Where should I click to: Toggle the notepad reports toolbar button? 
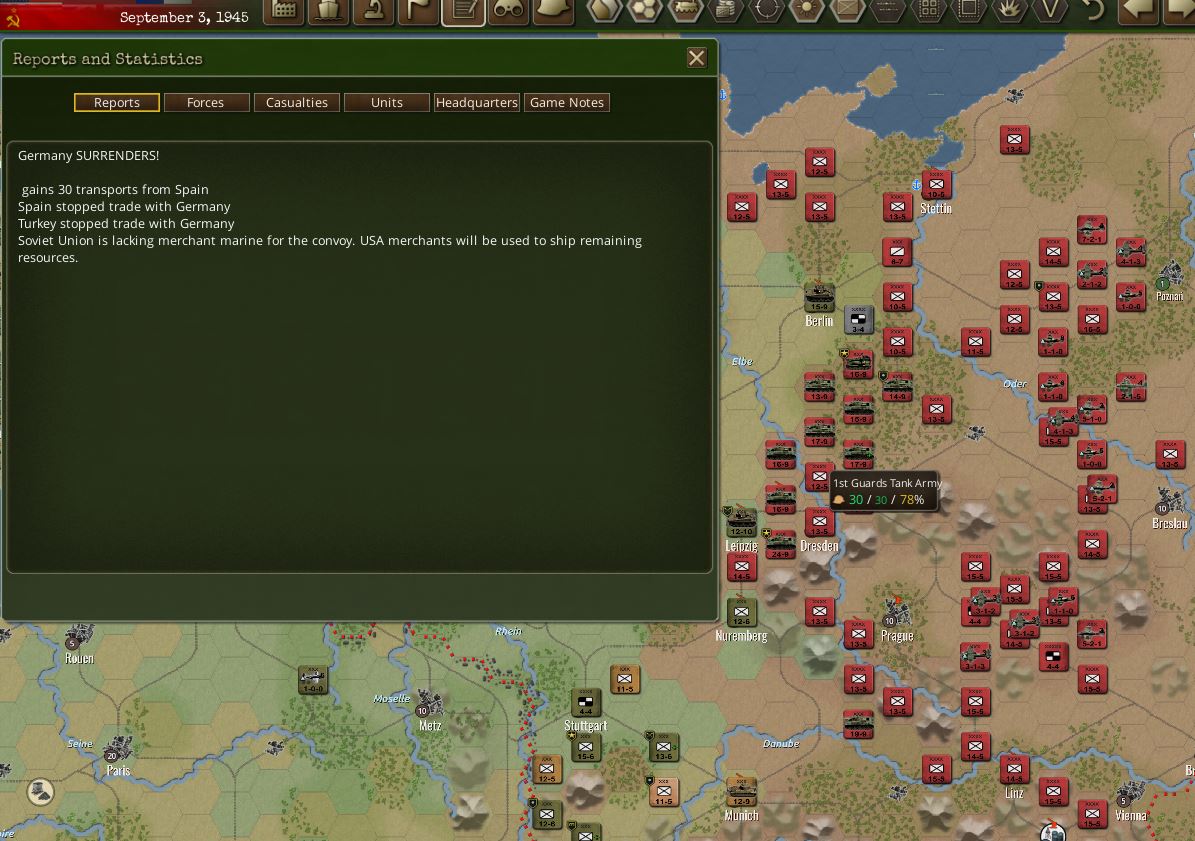pyautogui.click(x=464, y=10)
